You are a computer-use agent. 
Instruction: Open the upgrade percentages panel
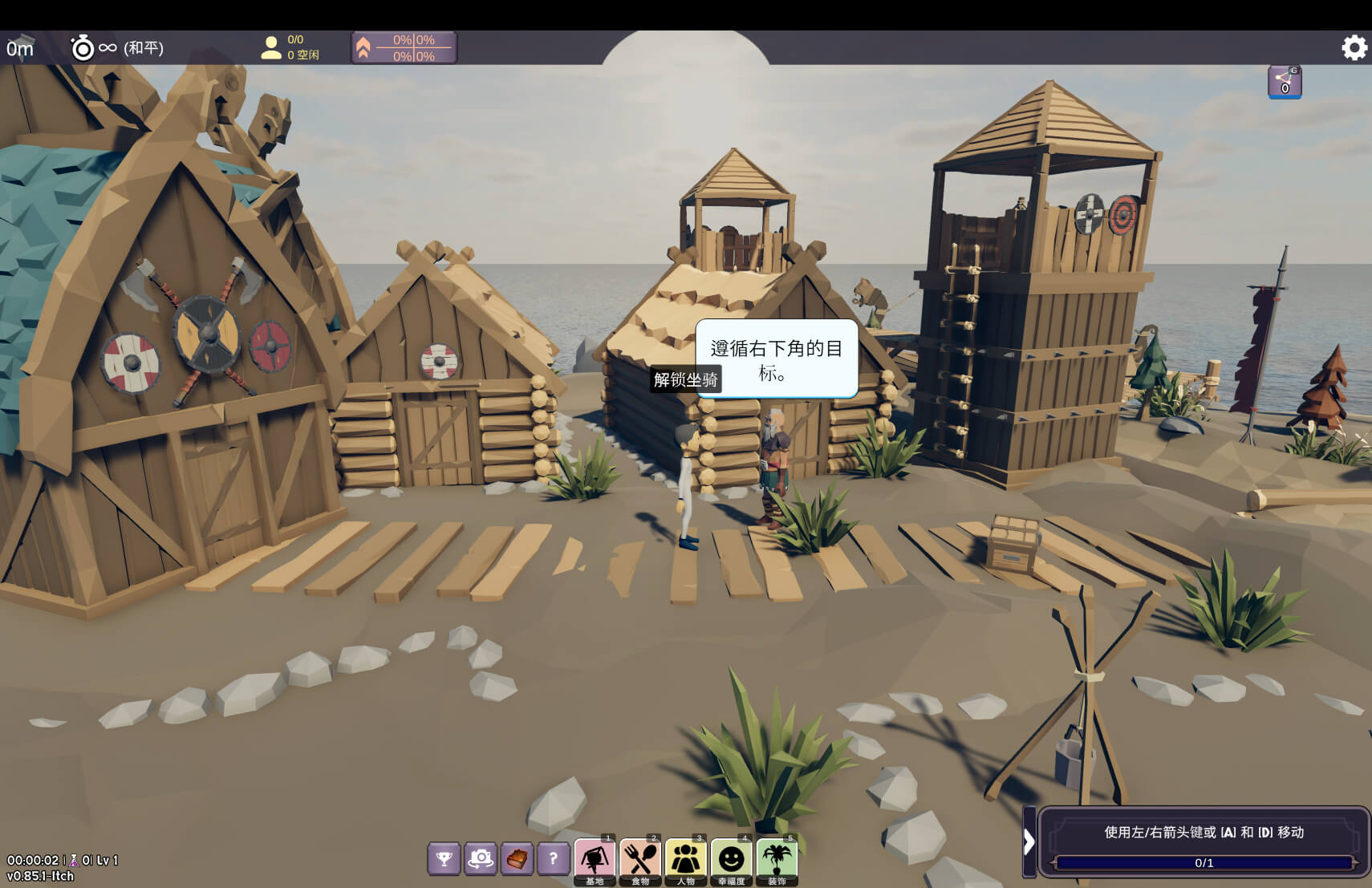[x=404, y=48]
